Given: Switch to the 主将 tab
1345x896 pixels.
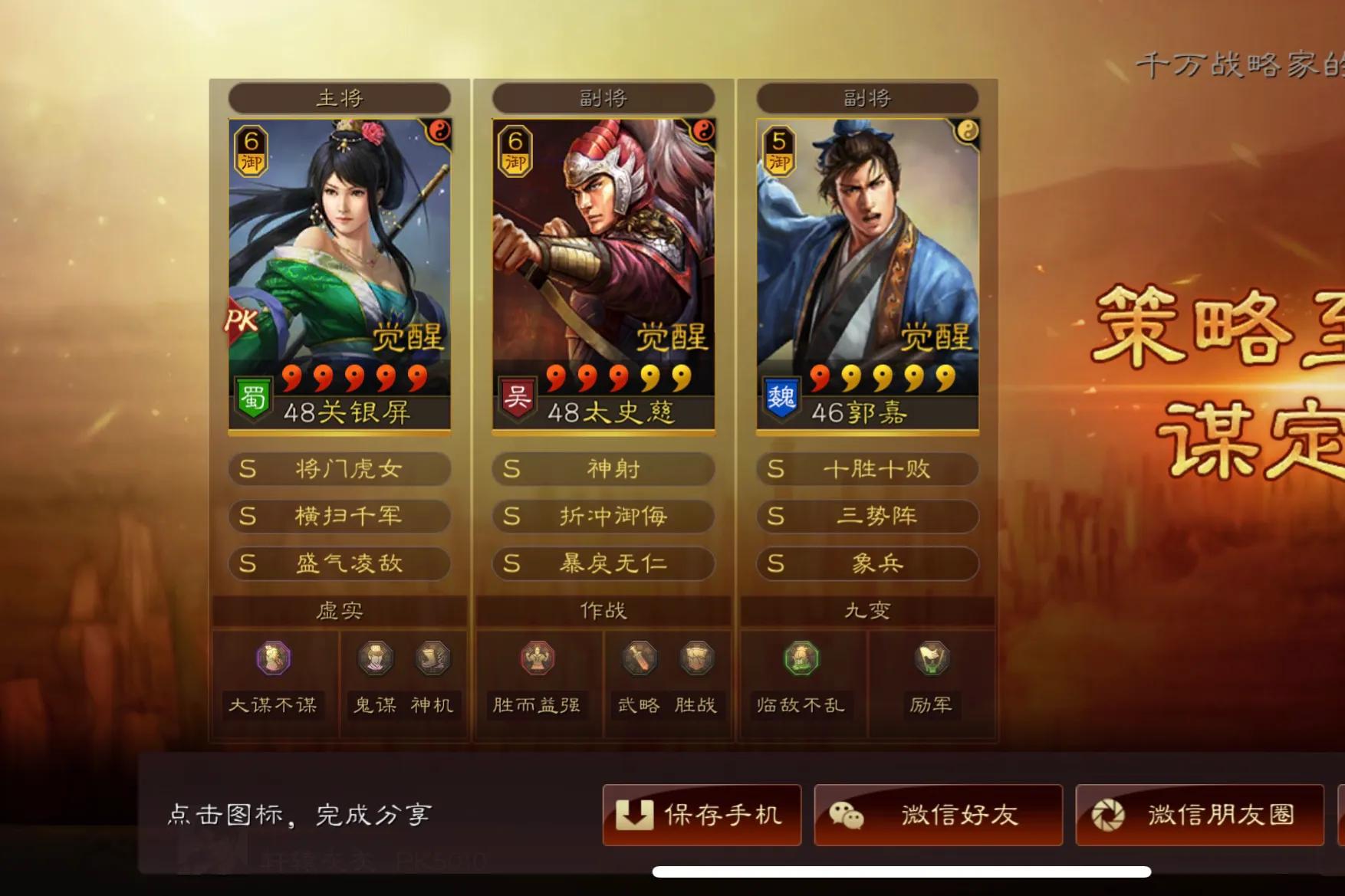Looking at the screenshot, I should [340, 97].
